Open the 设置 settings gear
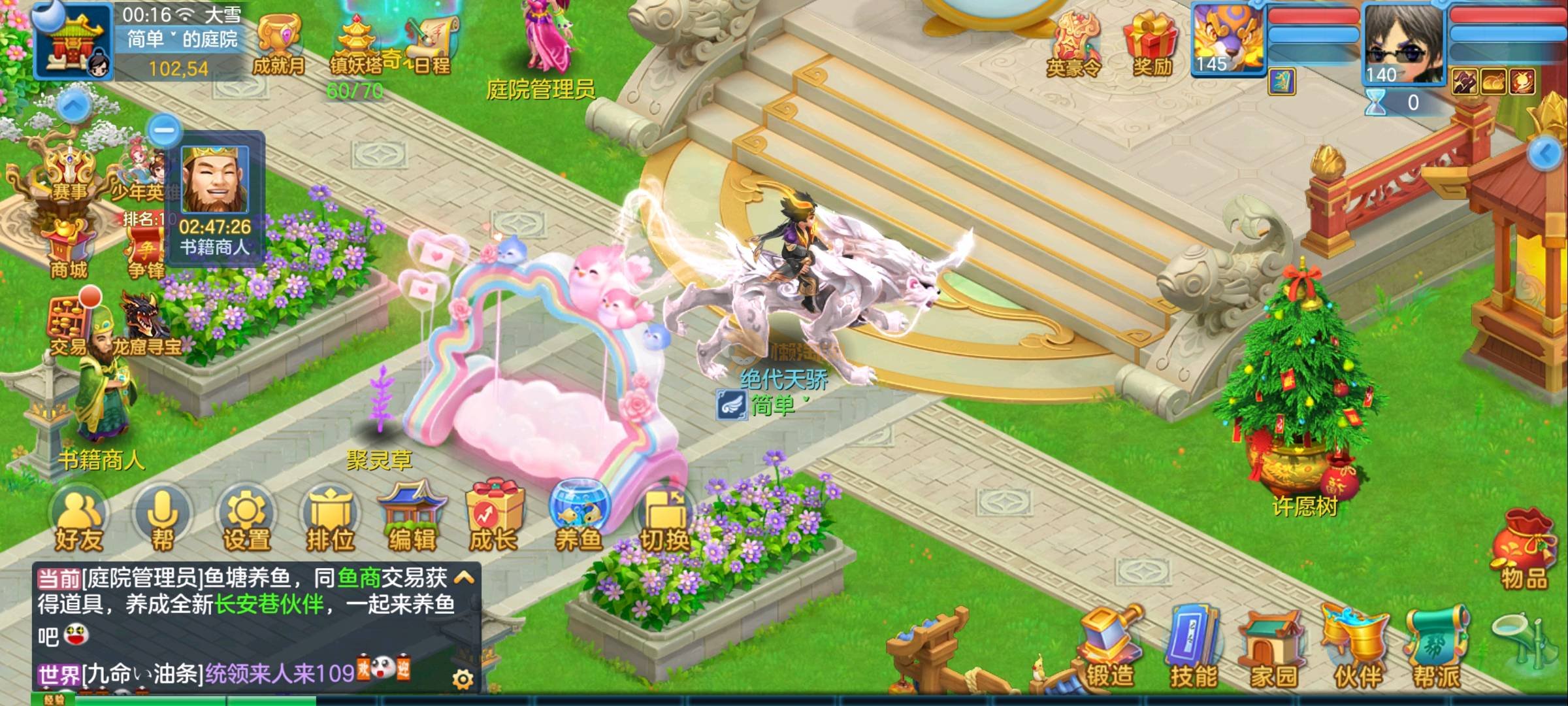 click(x=246, y=521)
